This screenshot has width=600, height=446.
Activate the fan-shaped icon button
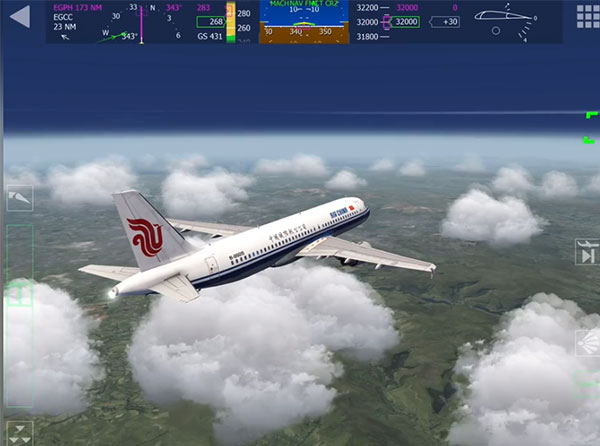click(x=587, y=342)
